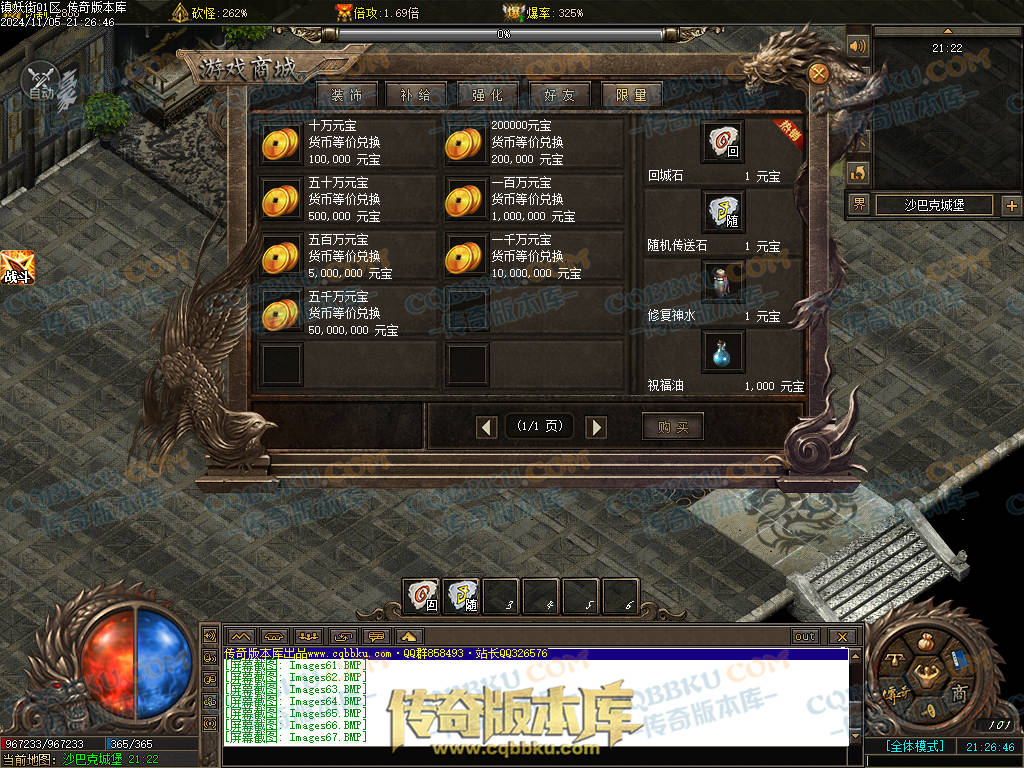The width and height of the screenshot is (1024, 768).
Task: Use the 随机传送石 hotbar slot
Action: click(462, 597)
